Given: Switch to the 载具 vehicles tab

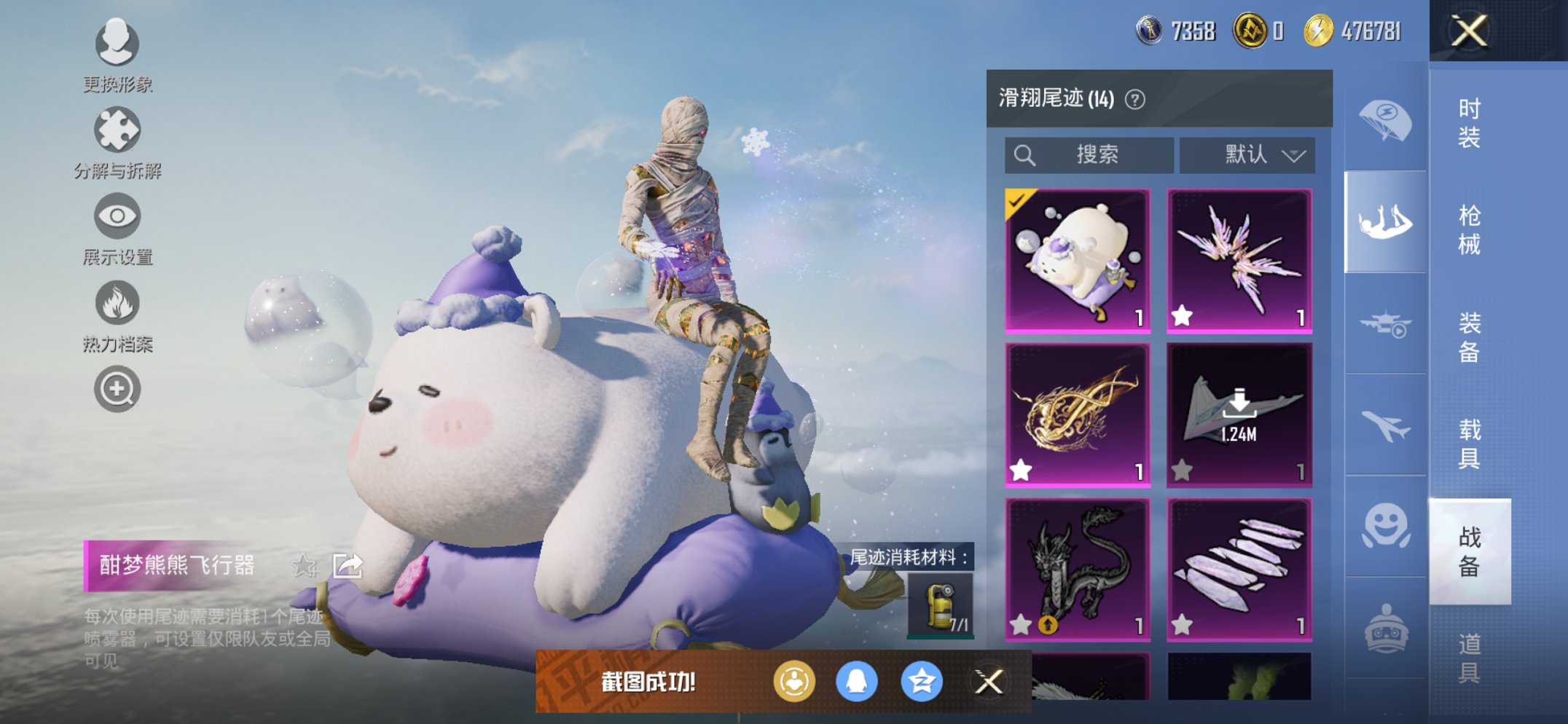Looking at the screenshot, I should 1469,444.
